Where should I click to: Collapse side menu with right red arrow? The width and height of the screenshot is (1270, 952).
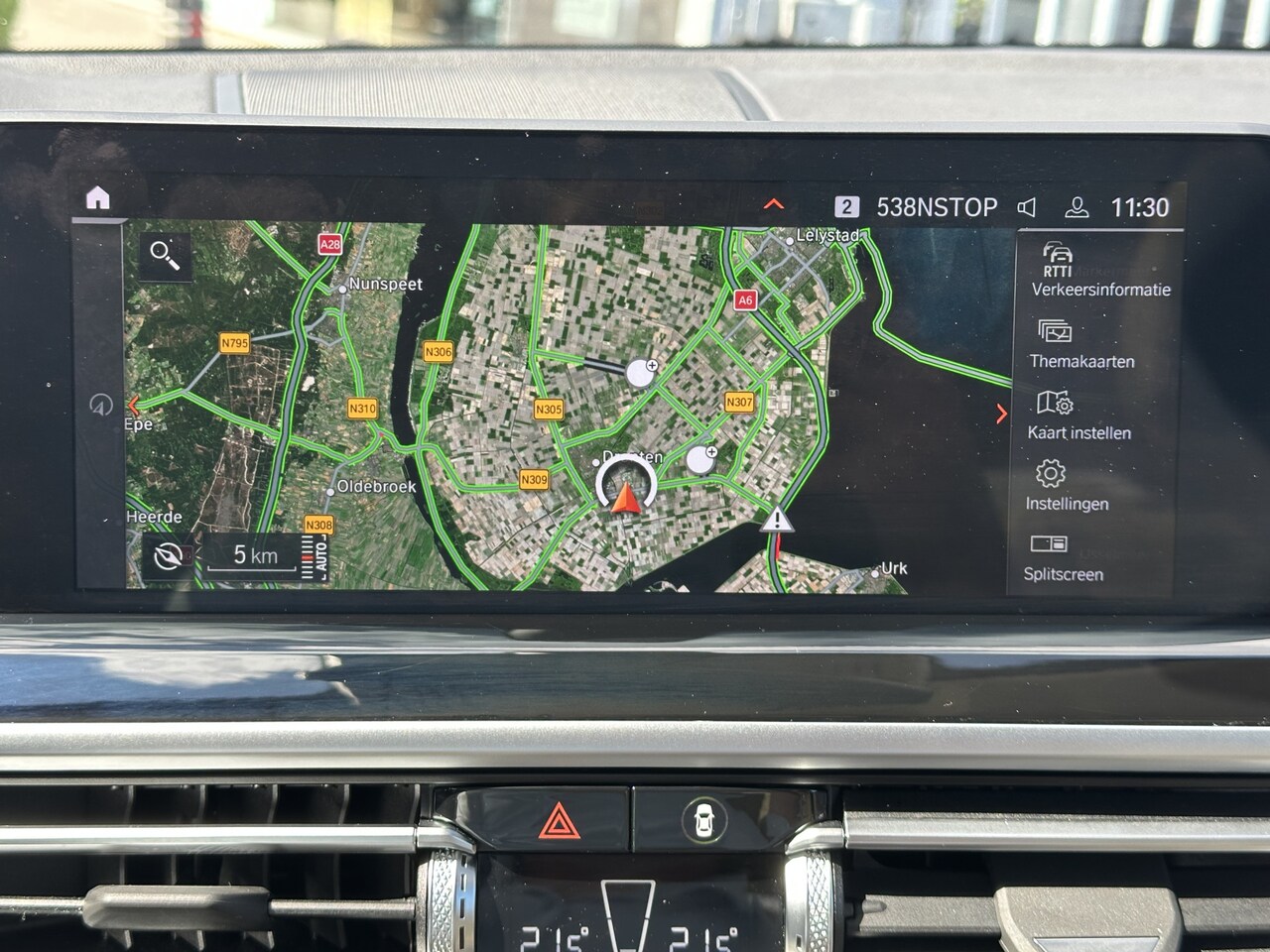click(1002, 414)
